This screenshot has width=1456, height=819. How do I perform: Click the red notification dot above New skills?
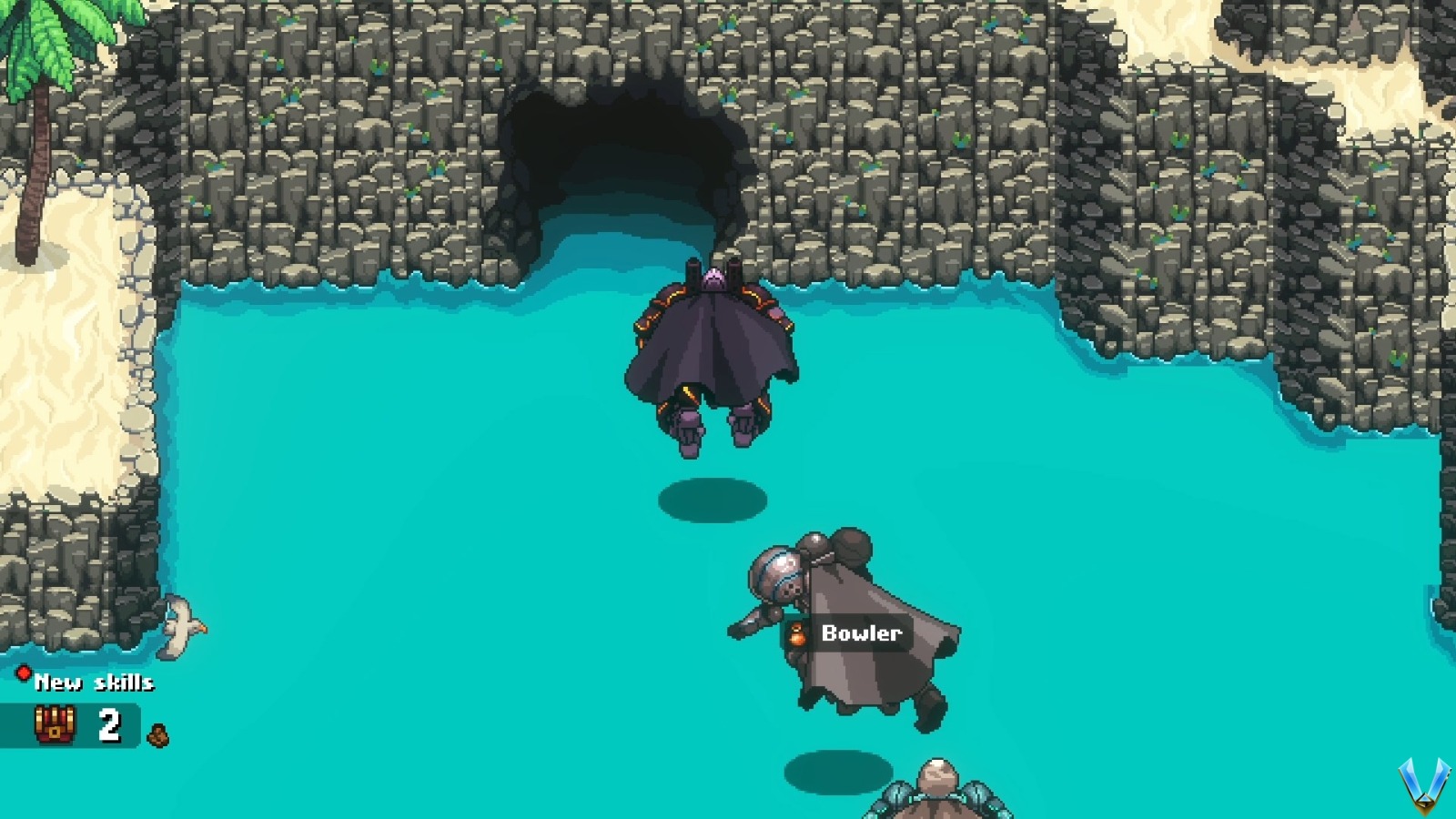[x=25, y=671]
